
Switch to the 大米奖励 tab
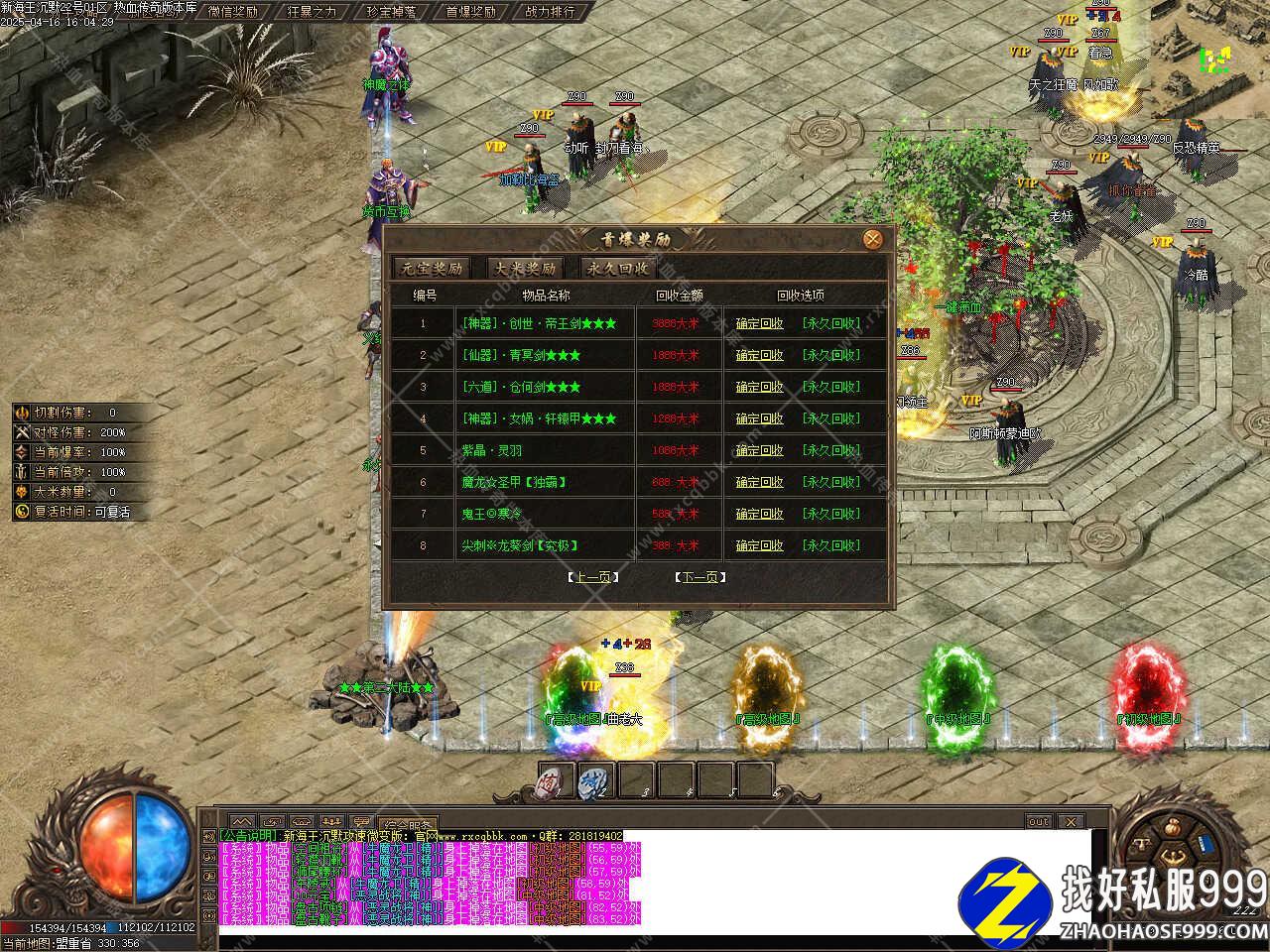[526, 268]
